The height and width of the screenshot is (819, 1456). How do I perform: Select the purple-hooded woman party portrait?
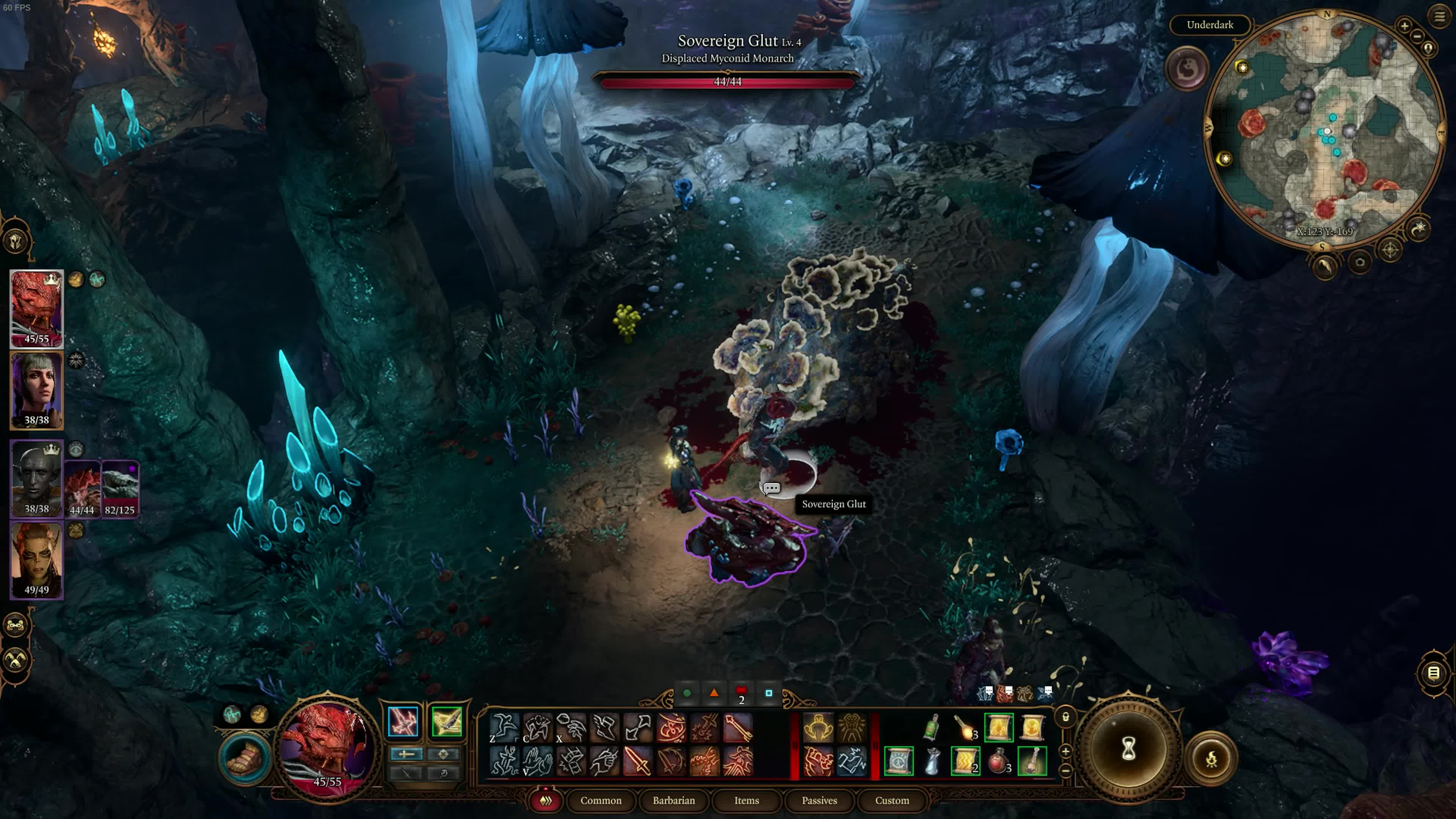(37, 390)
